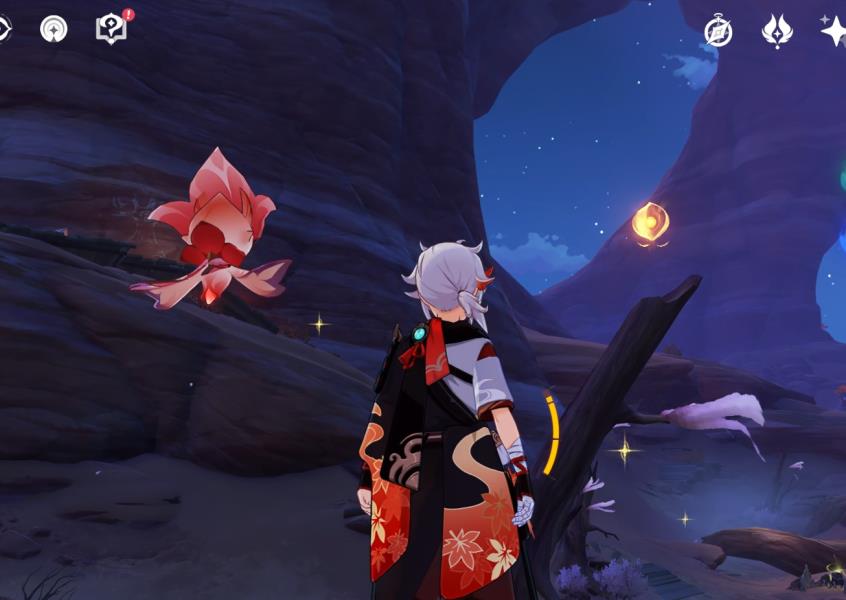Open the four-point star wish icon
This screenshot has width=846, height=600.
pyautogui.click(x=833, y=31)
